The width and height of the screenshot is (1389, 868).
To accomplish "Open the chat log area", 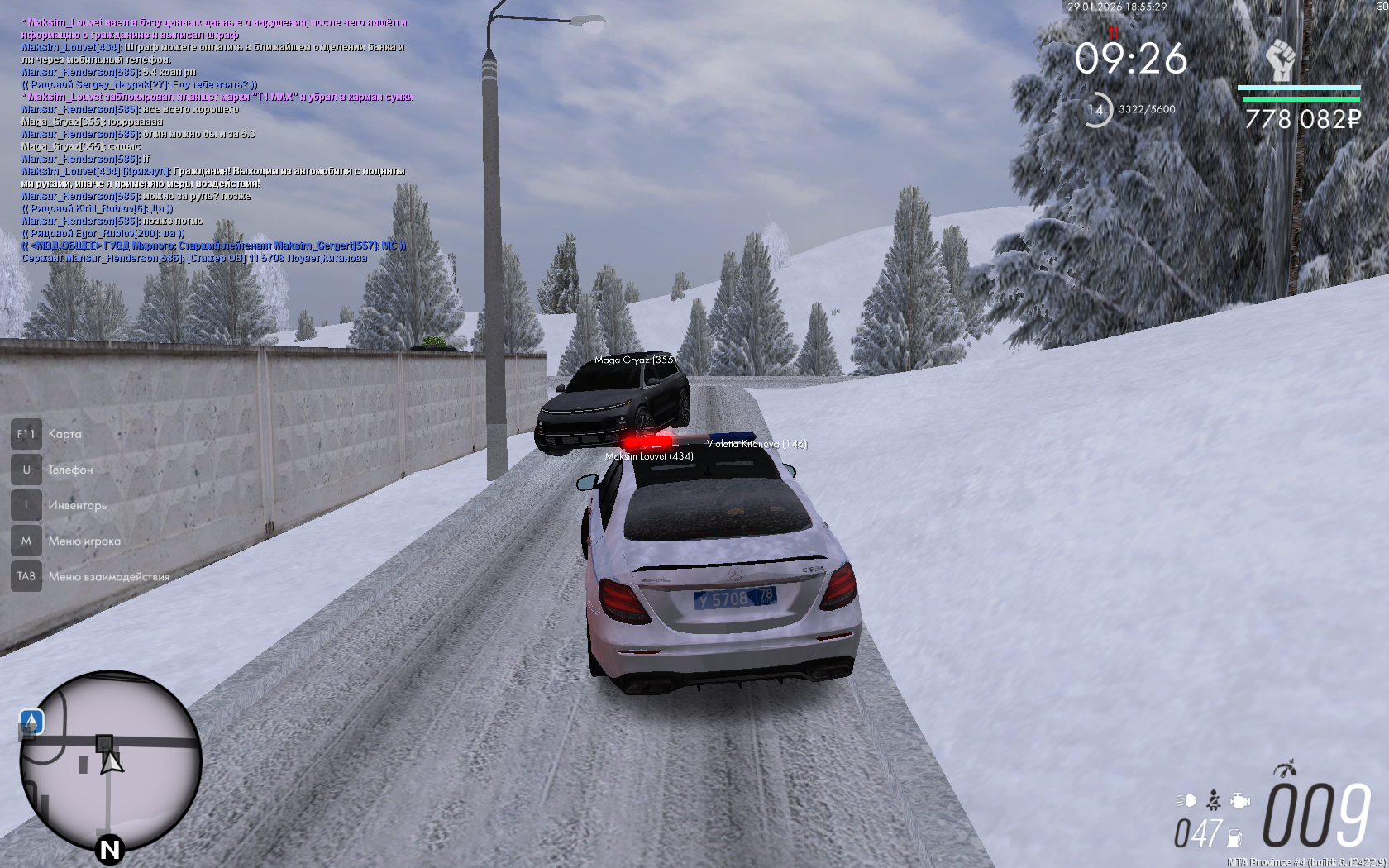I will point(215,141).
